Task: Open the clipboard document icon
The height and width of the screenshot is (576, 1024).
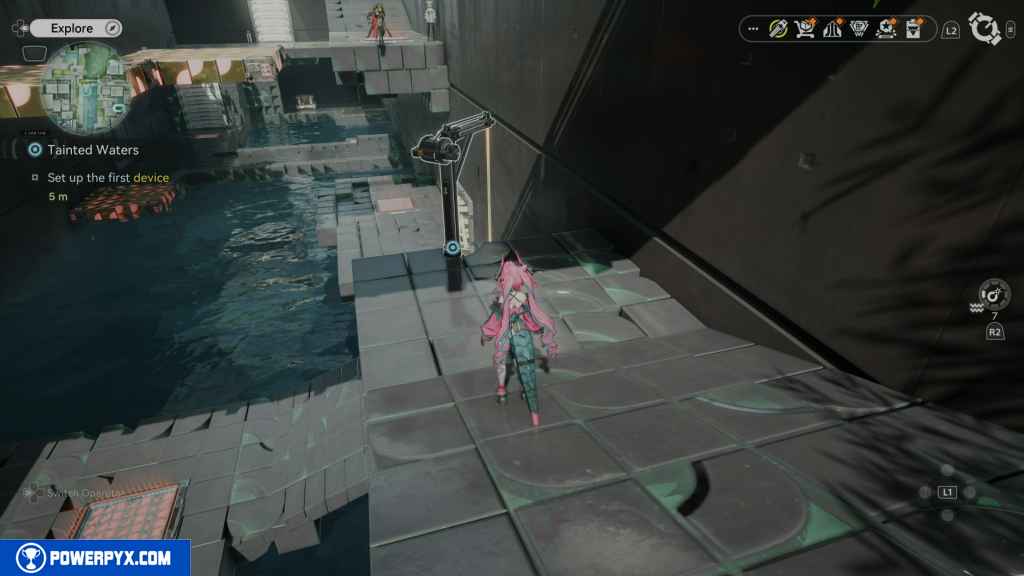Action: click(912, 29)
